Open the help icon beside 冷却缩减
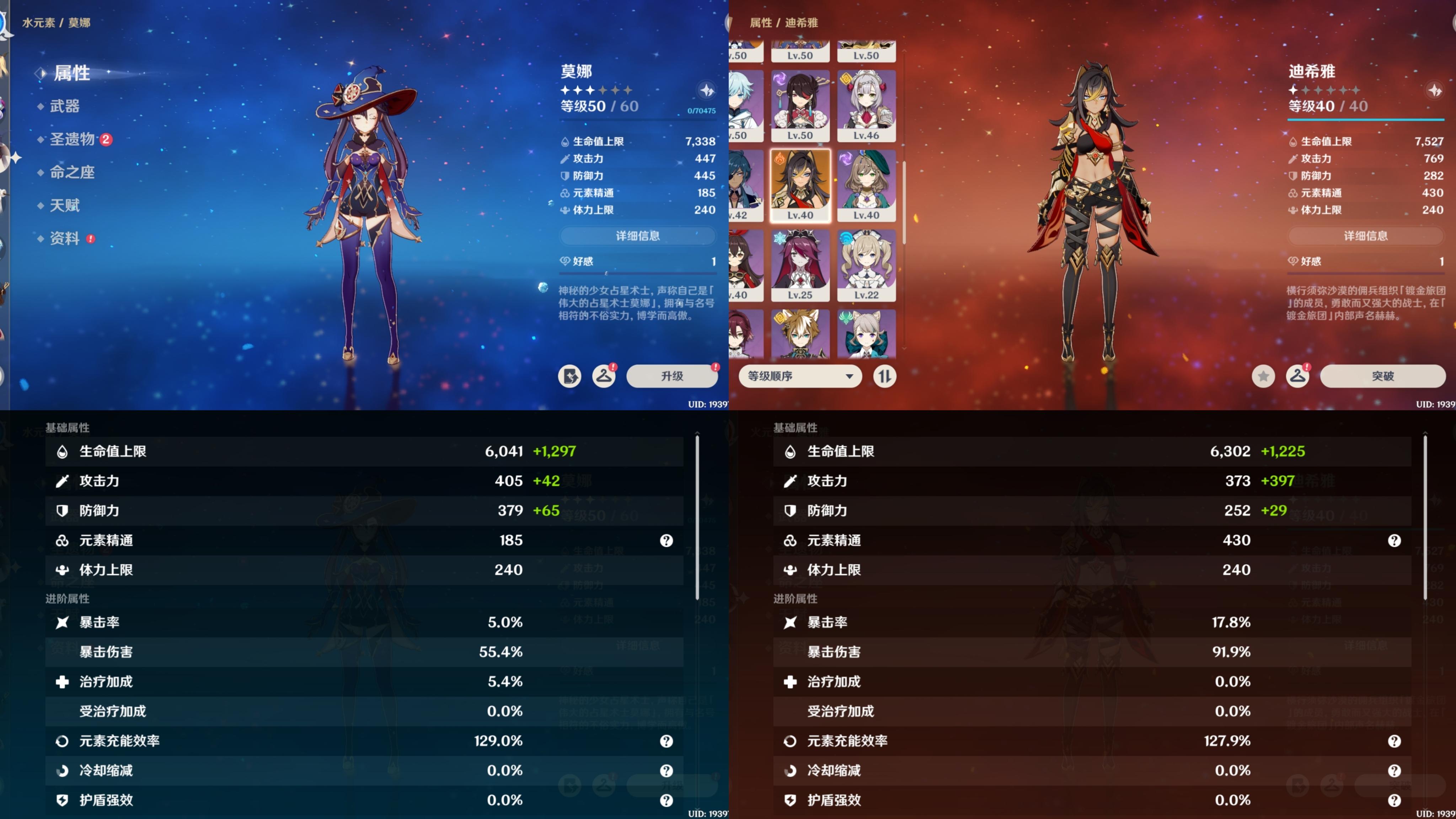Viewport: 1456px width, 819px height. click(667, 770)
